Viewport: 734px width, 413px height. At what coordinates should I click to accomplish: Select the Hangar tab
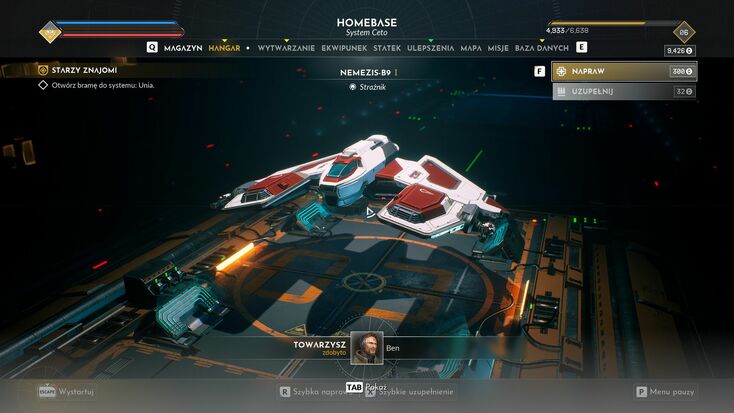click(x=224, y=47)
